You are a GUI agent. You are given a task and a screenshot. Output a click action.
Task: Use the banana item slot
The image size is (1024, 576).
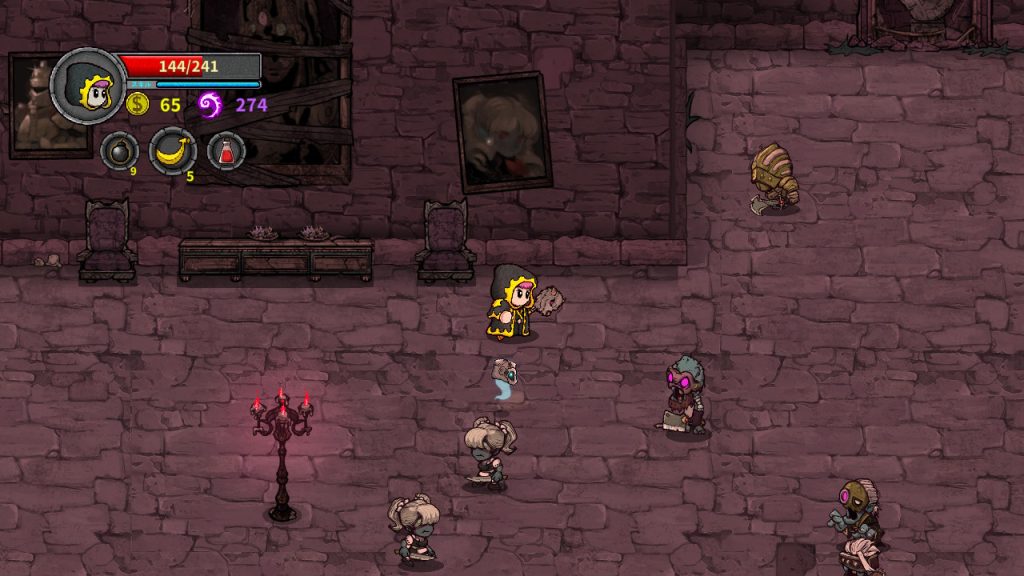[x=172, y=151]
